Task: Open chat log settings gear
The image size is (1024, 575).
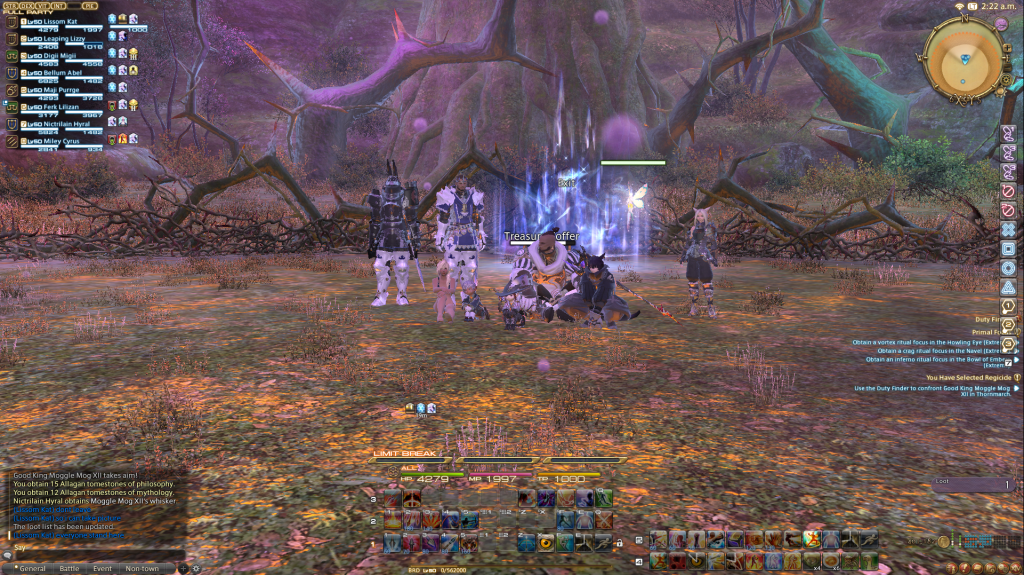Action: 196,568
